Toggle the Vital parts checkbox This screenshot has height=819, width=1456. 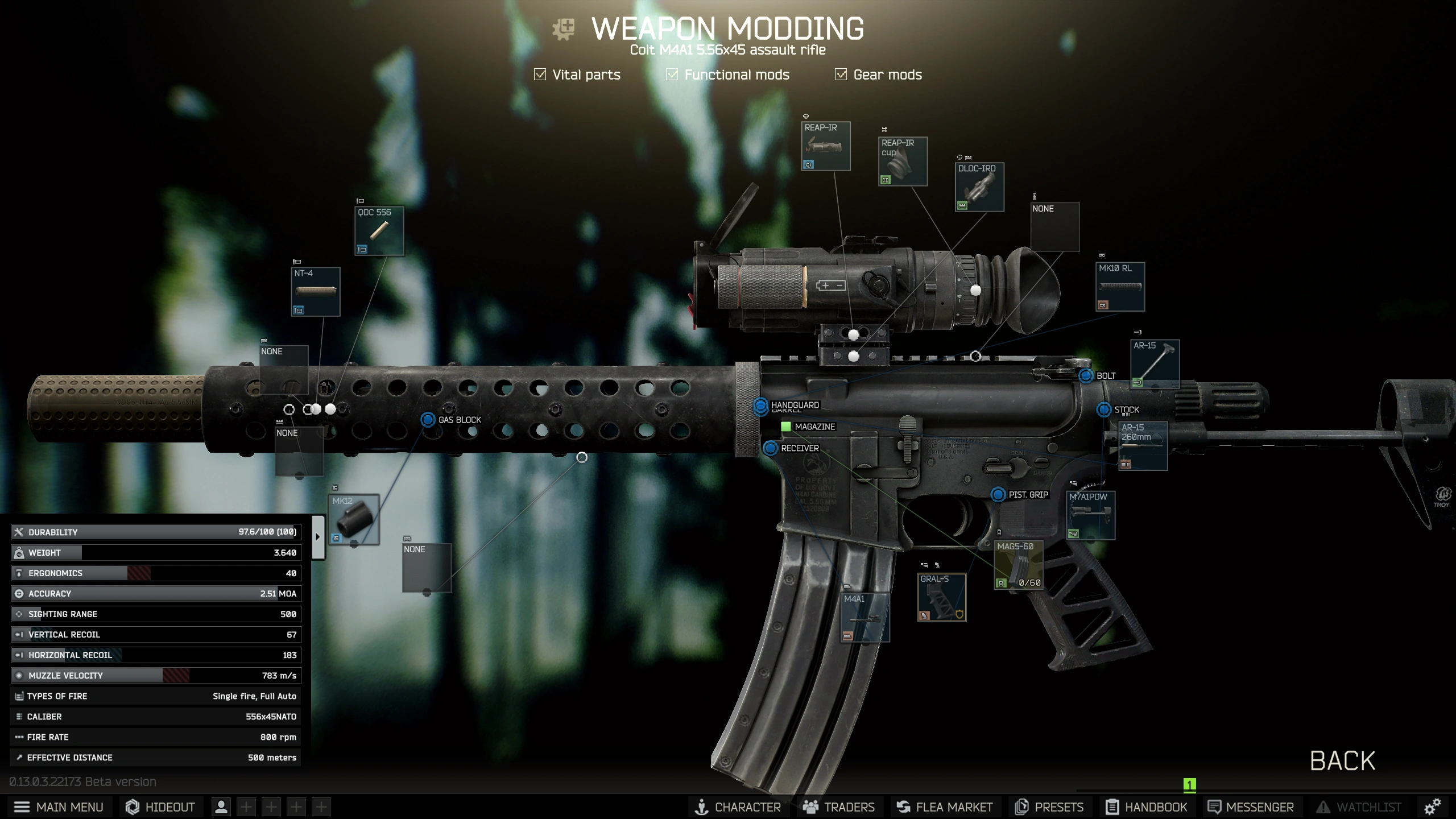coord(540,75)
